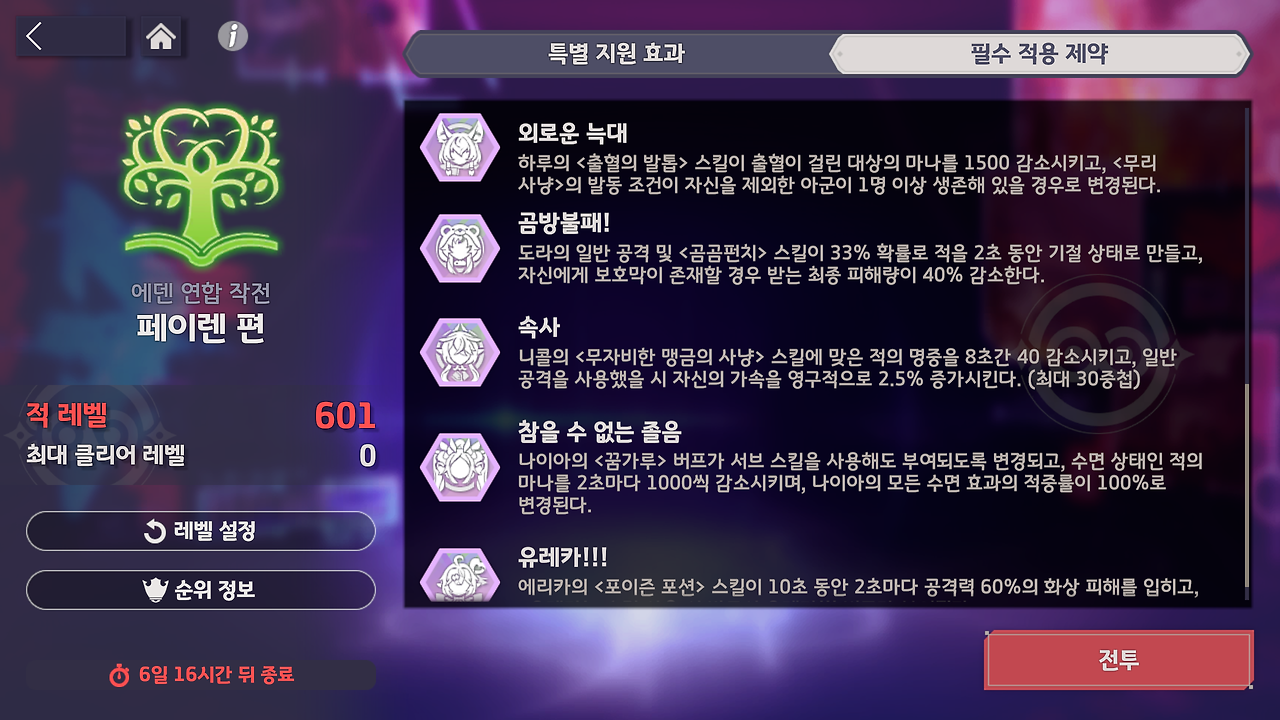
Task: Open the 순위 정보 ranking info
Action: pos(201,589)
